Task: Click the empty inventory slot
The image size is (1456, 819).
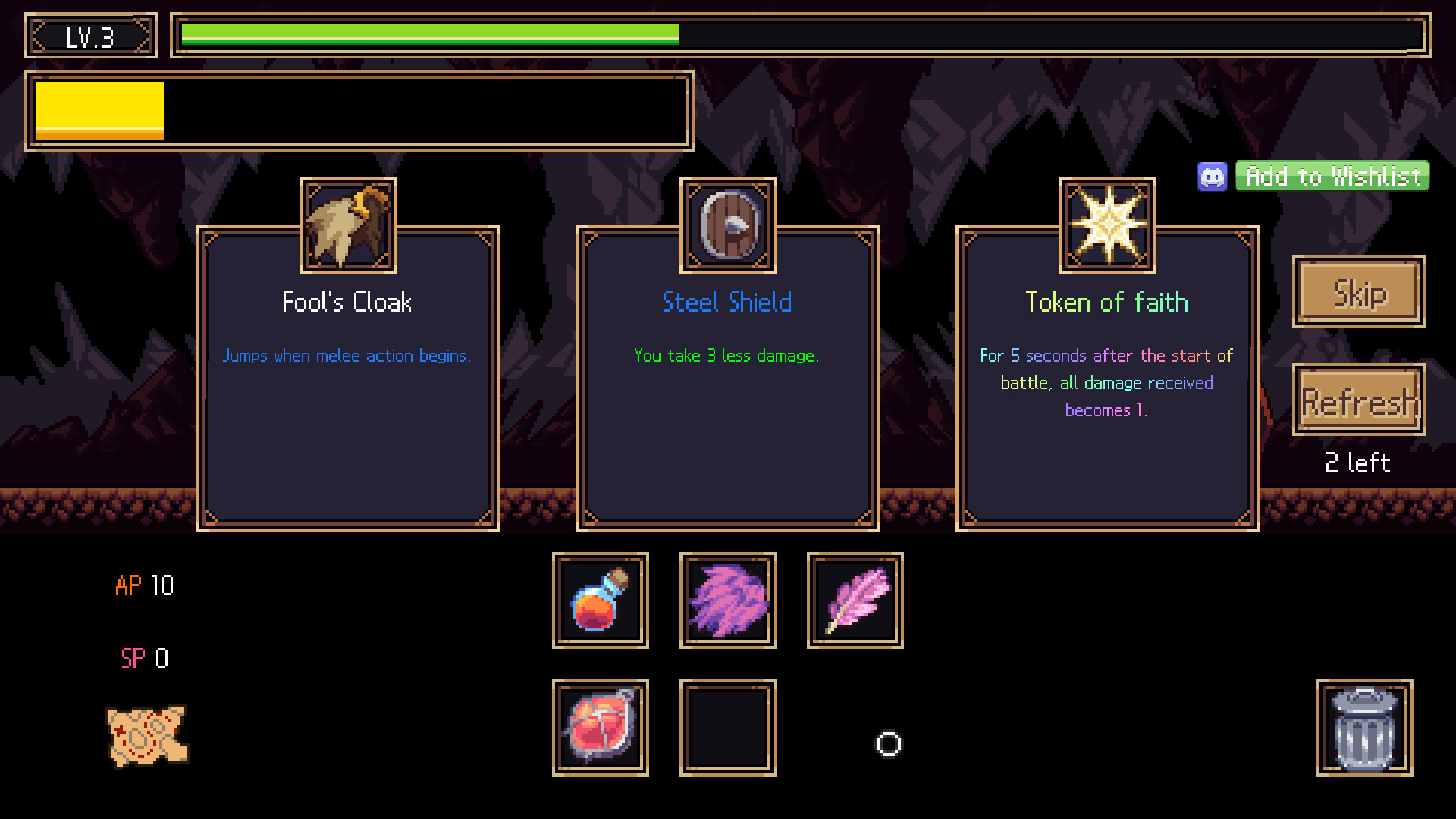Action: 727,728
